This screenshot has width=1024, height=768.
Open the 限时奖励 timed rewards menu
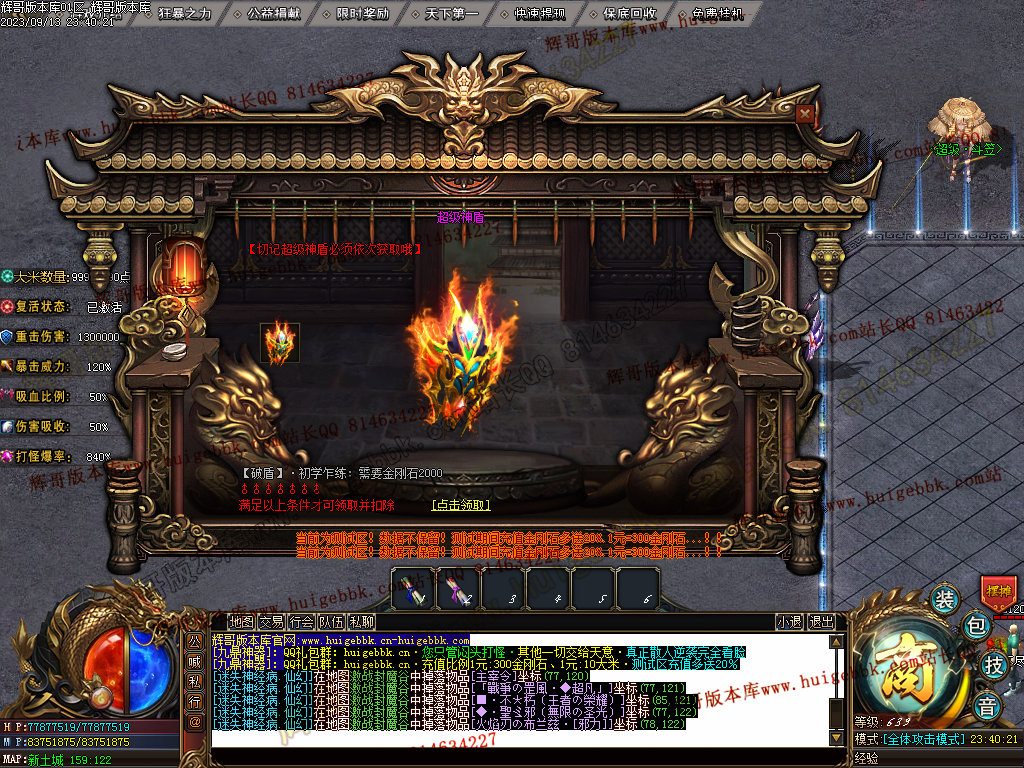point(362,14)
